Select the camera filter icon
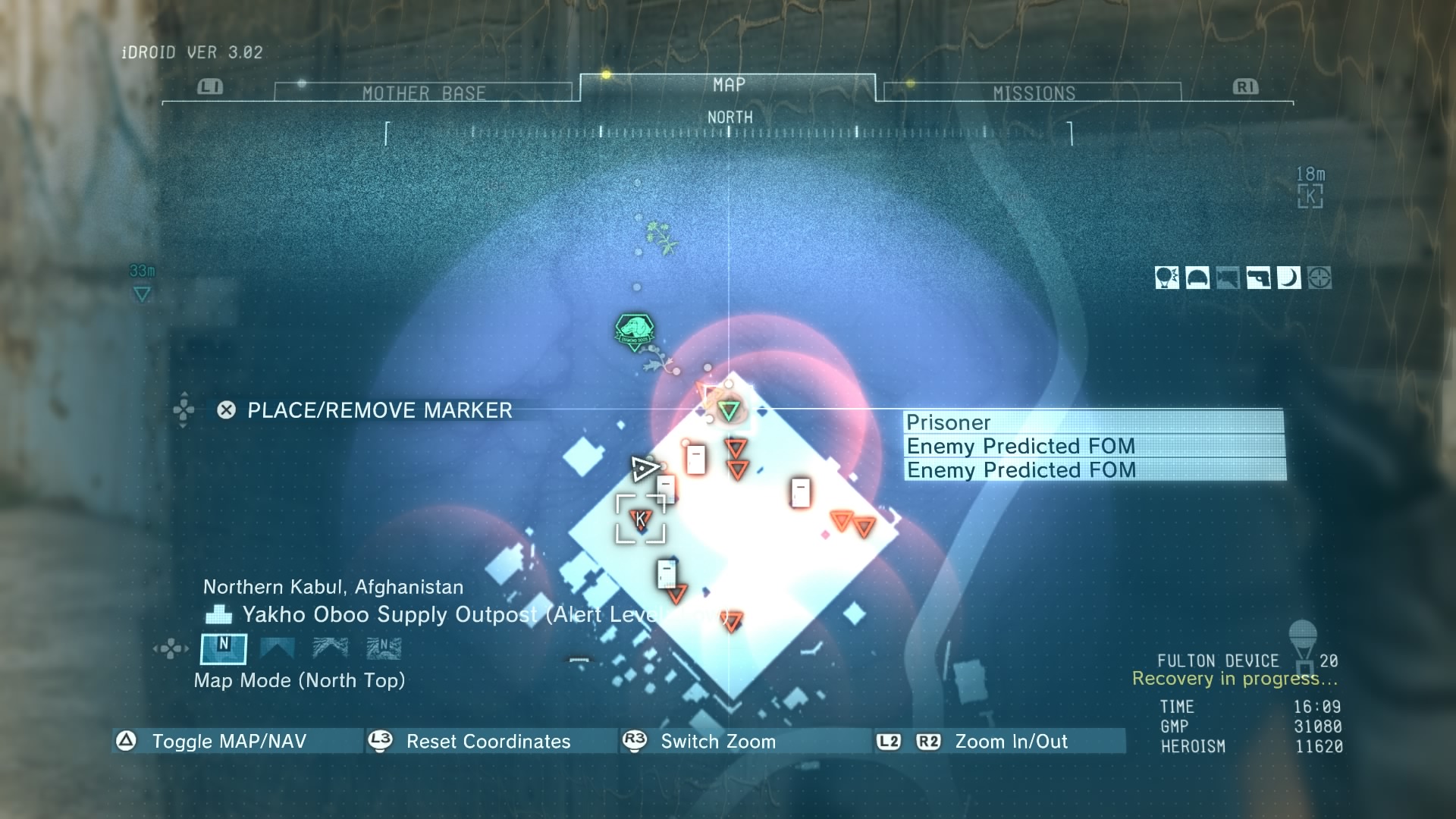The height and width of the screenshot is (819, 1456). 1228,278
